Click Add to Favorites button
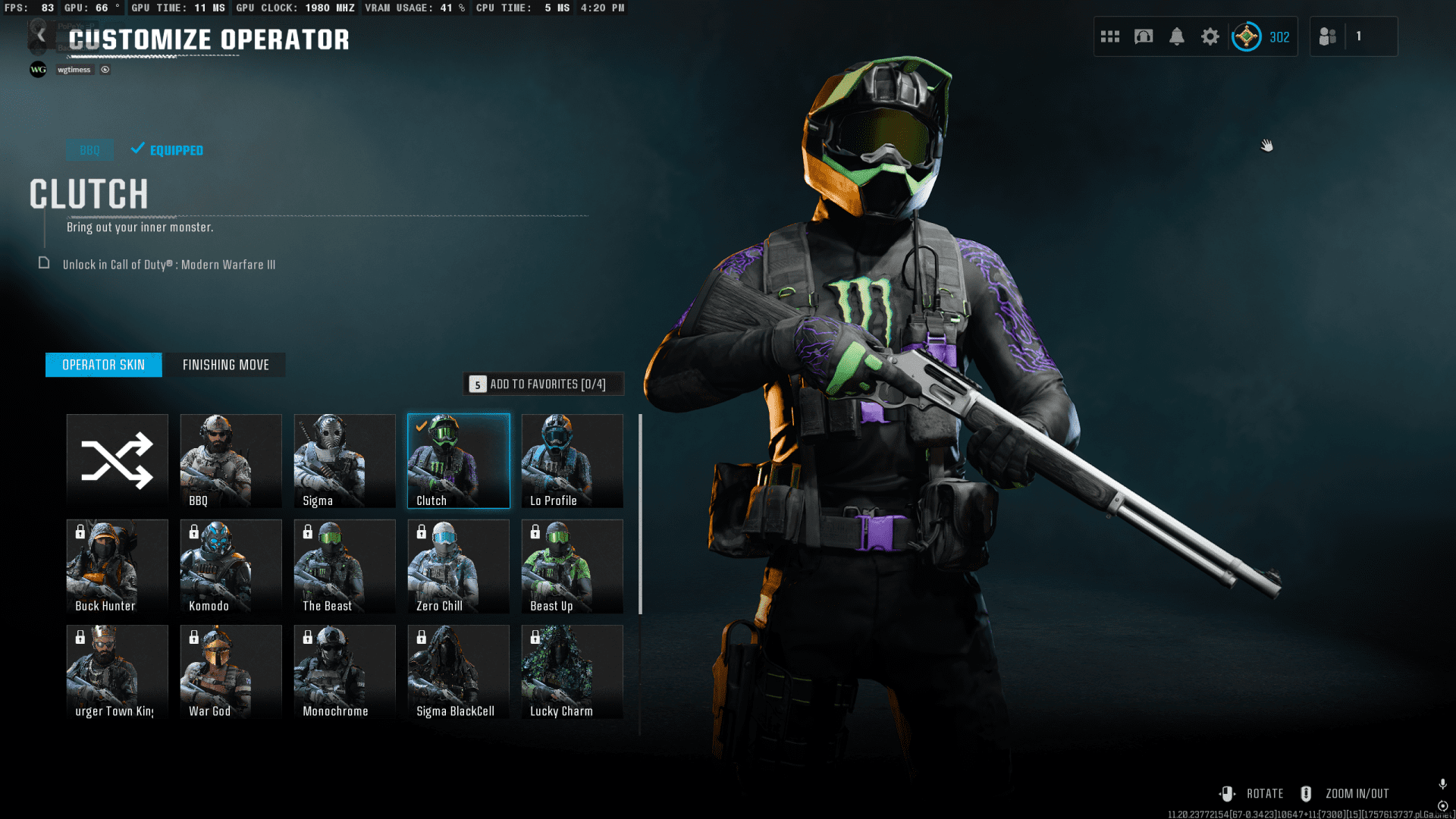 coord(544,384)
